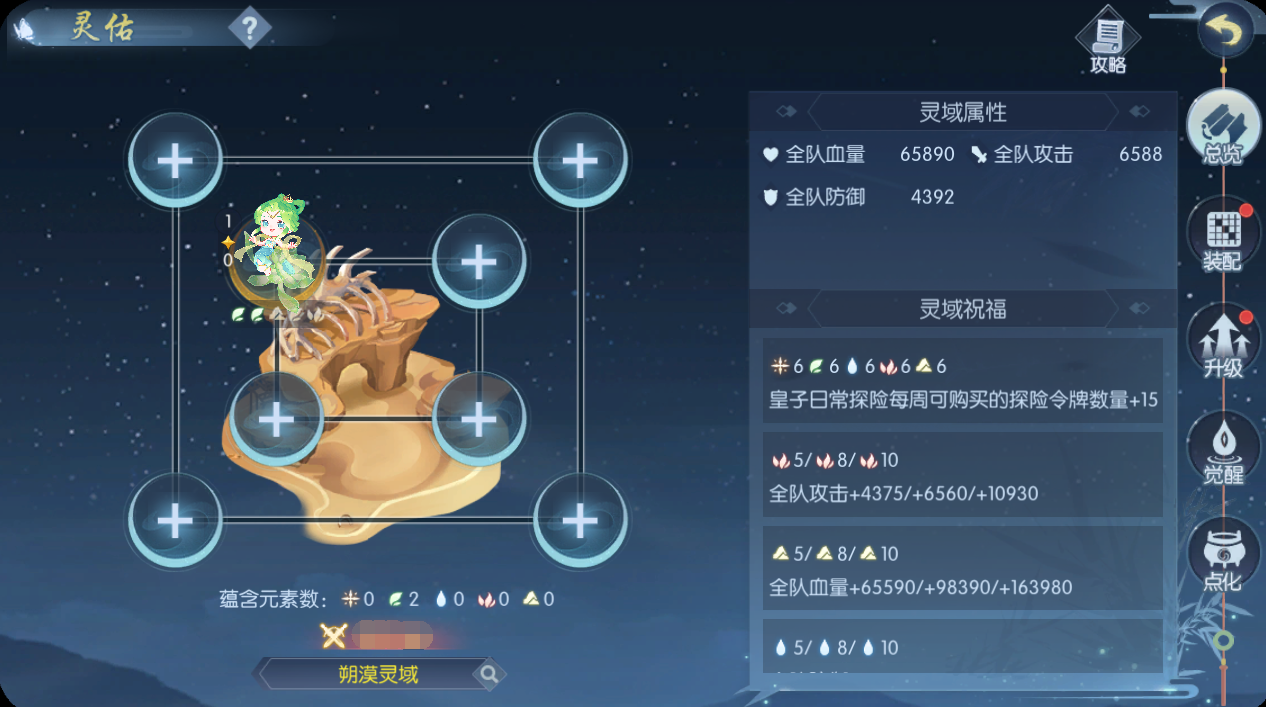Click the yellow back arrow button
Image resolution: width=1266 pixels, height=707 pixels.
tap(1224, 34)
